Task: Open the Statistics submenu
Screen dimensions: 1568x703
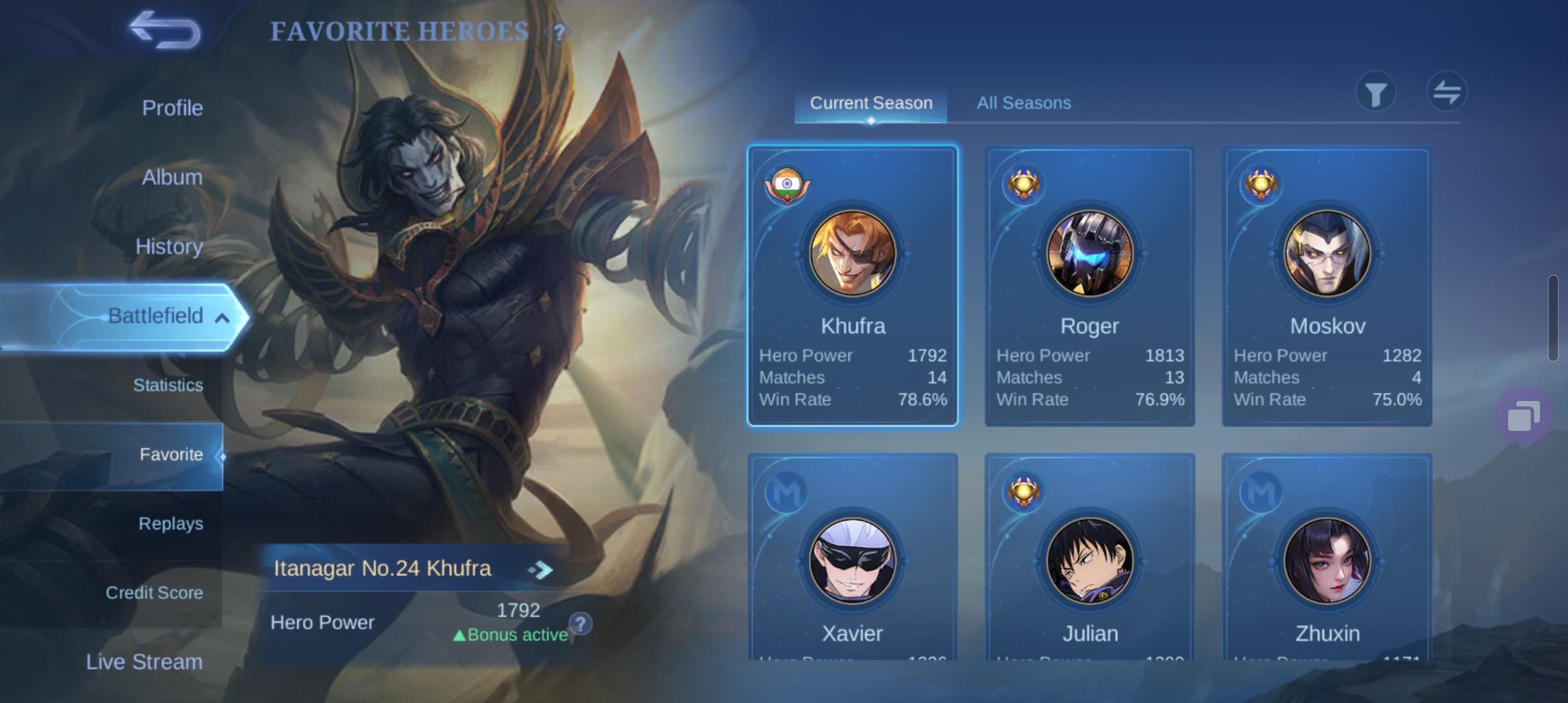Action: [167, 385]
